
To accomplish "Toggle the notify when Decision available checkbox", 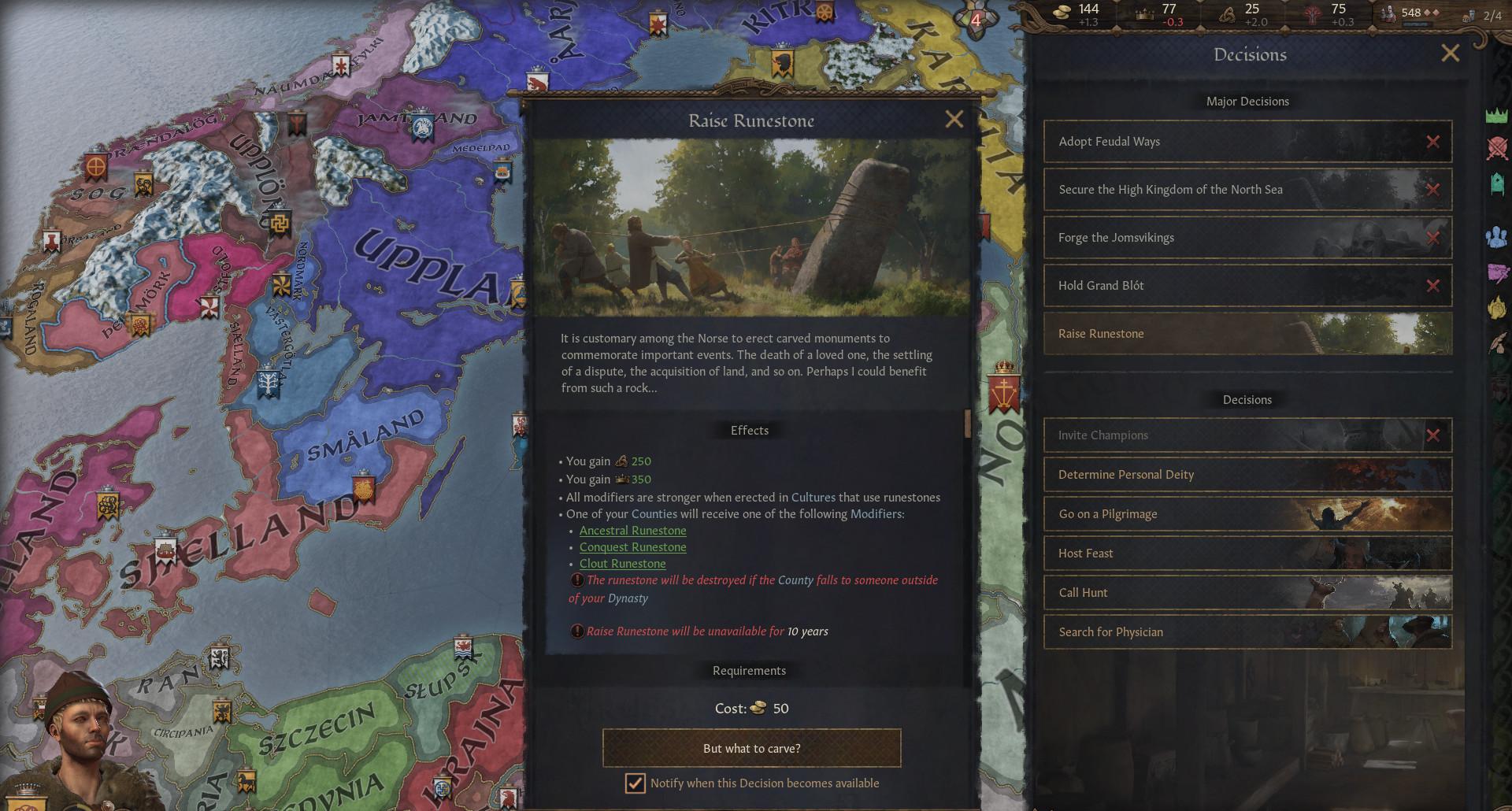I will (635, 783).
